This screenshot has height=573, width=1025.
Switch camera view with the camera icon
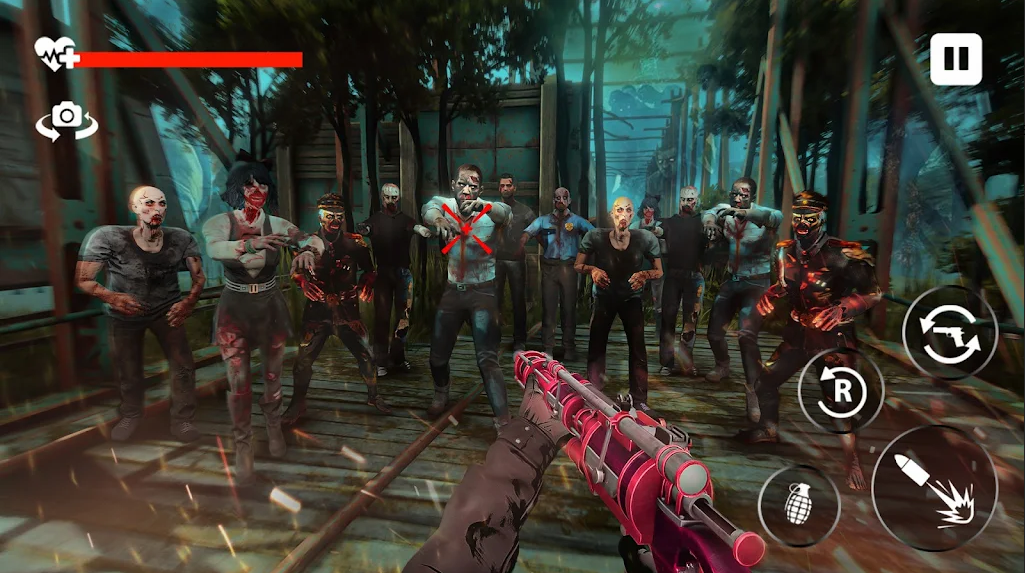(x=67, y=119)
